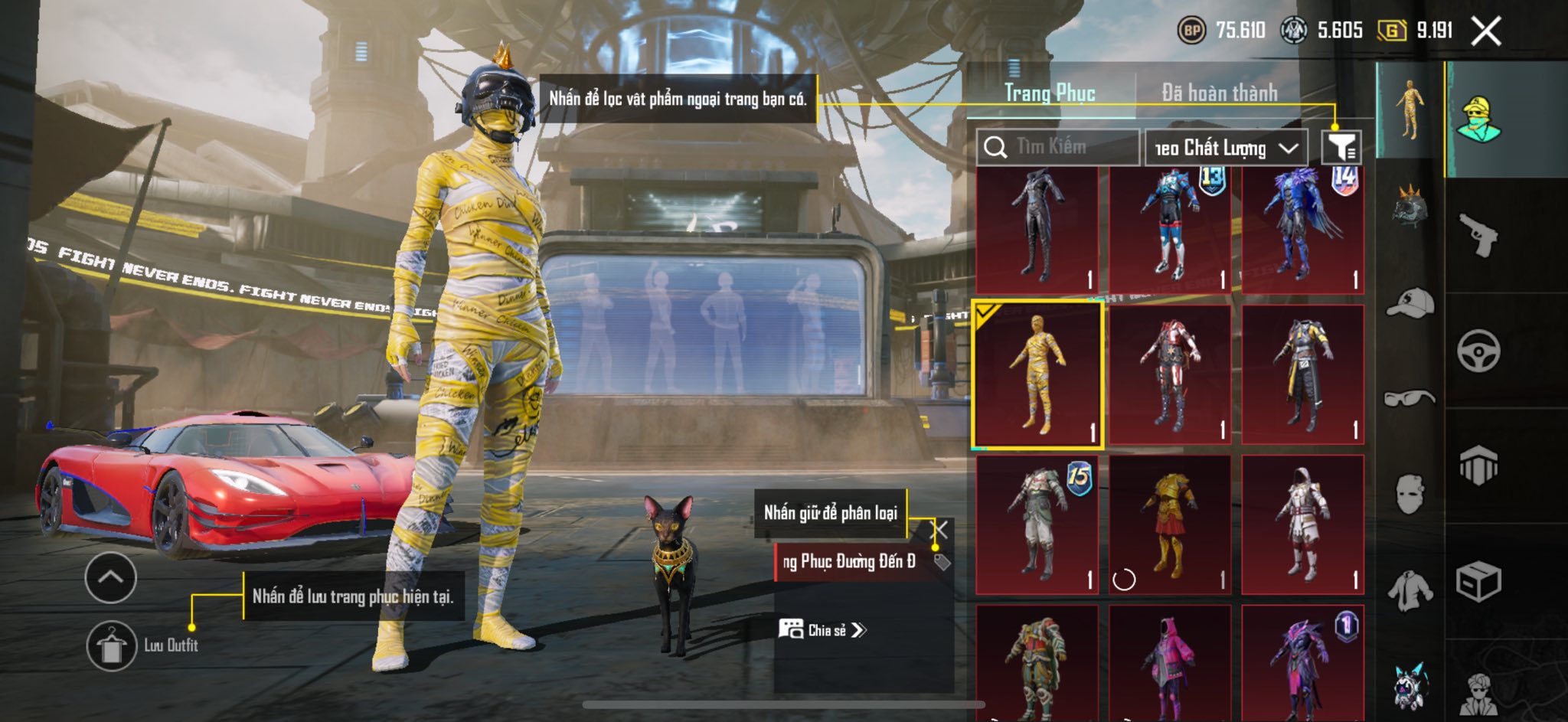Share the outfit via Chia sẻ

pos(823,630)
